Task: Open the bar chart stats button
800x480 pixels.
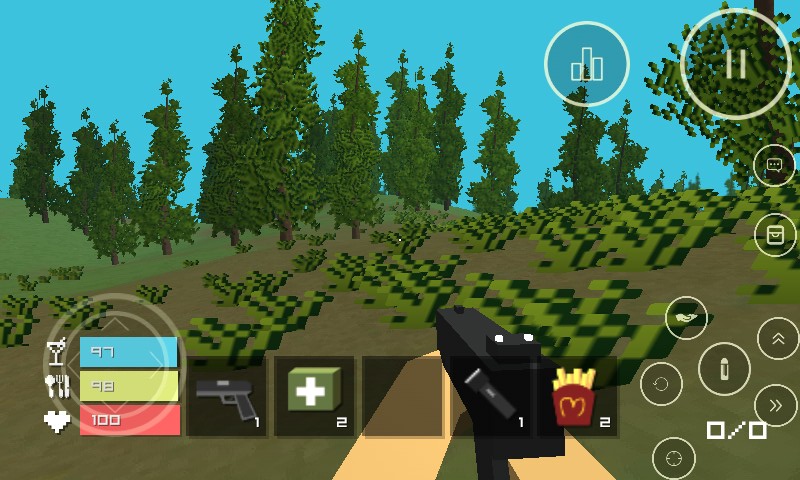Action: 587,65
